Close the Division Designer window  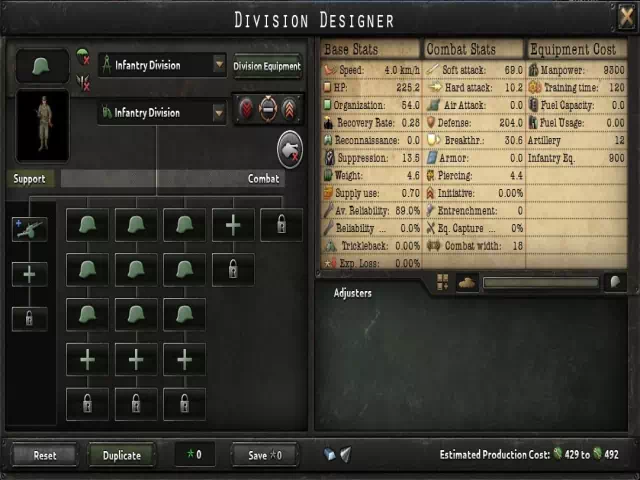tap(624, 17)
